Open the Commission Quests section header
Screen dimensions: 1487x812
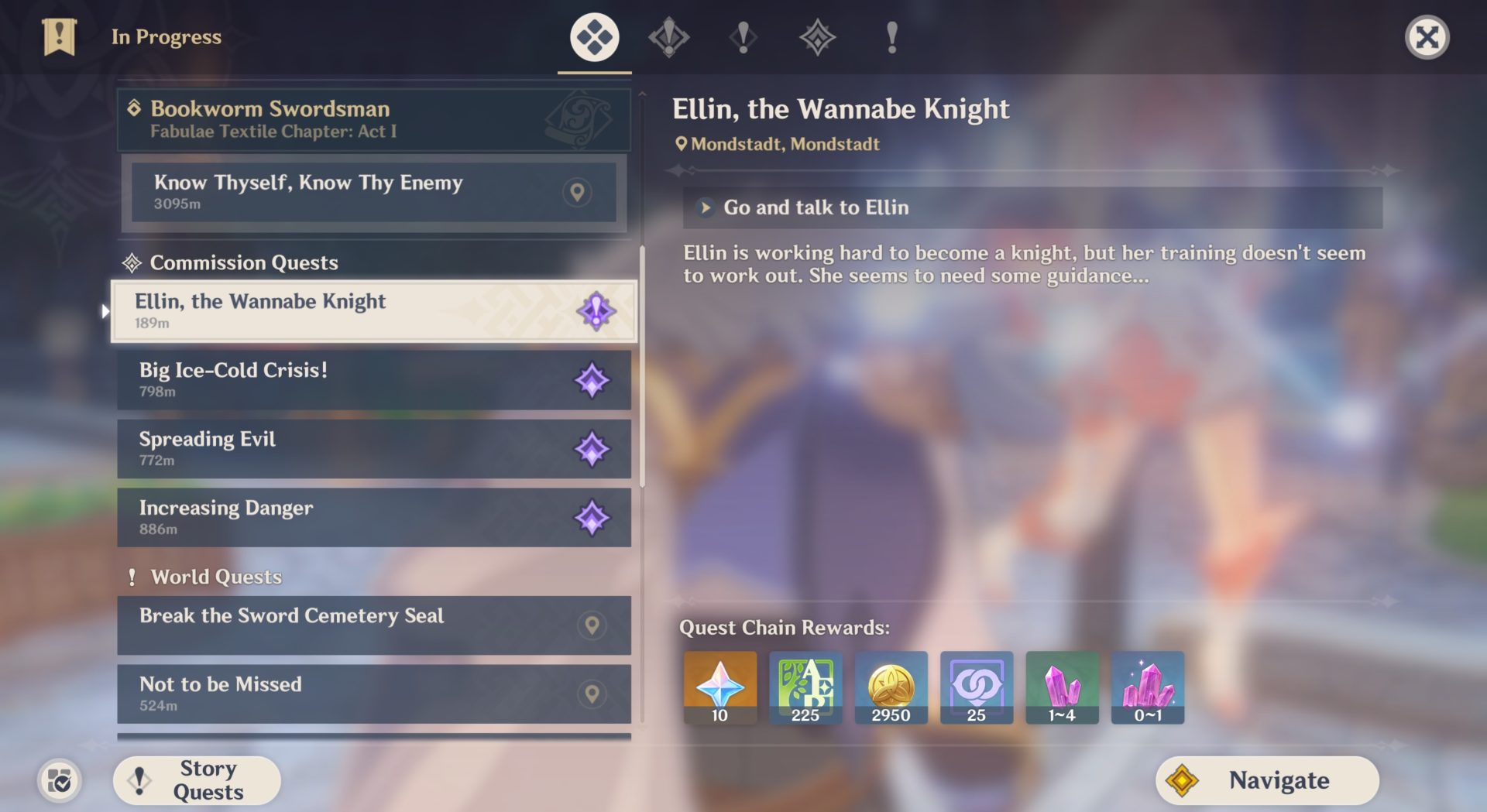(245, 263)
